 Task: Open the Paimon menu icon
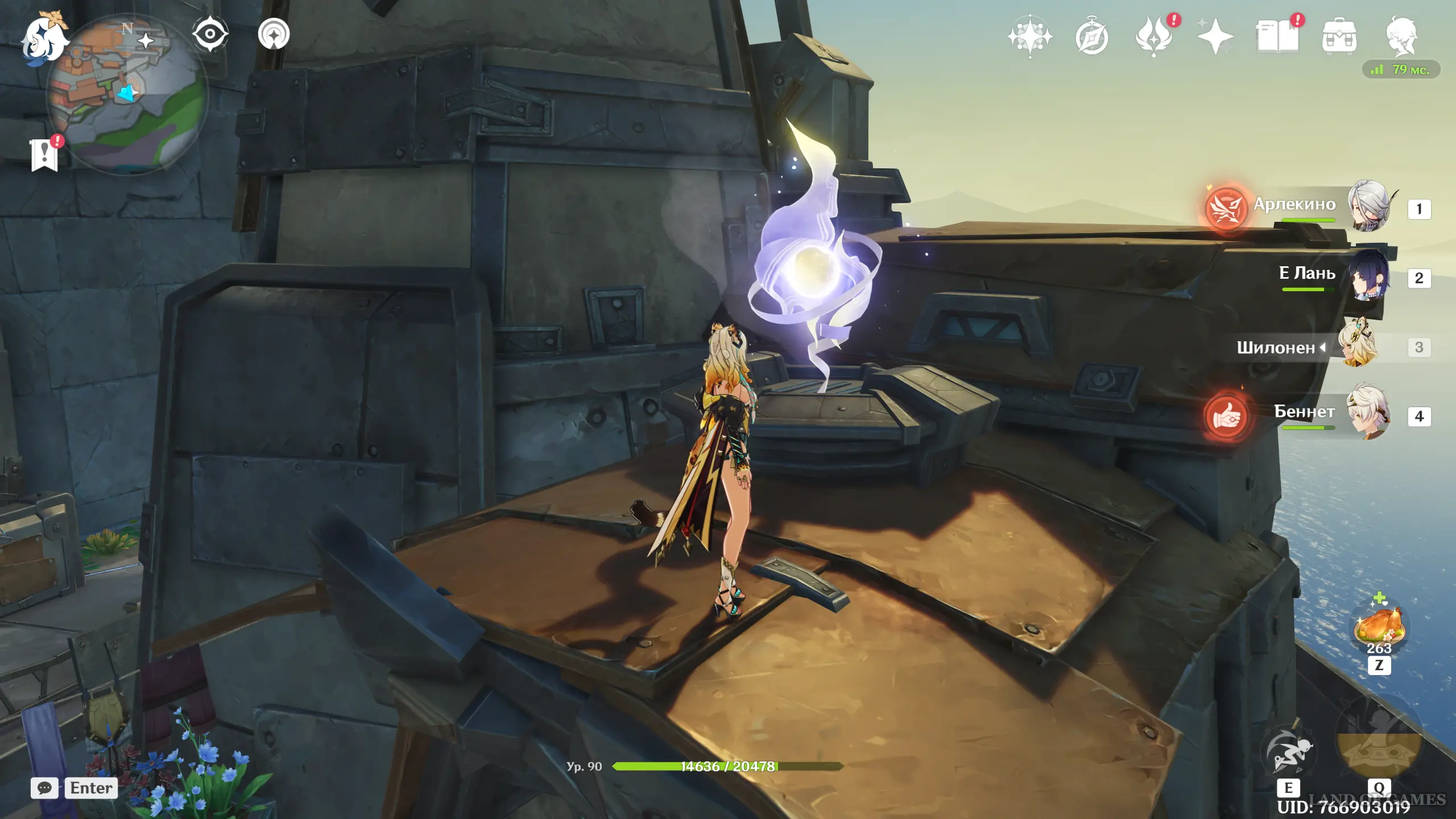[x=44, y=39]
